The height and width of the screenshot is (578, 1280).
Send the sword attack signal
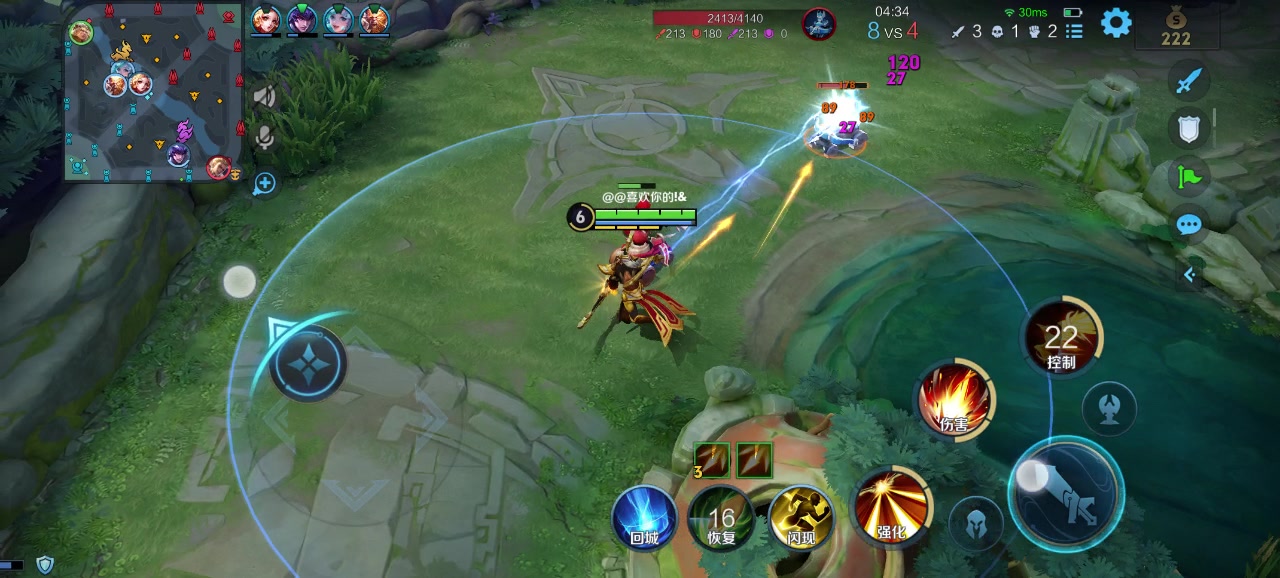[x=1188, y=80]
